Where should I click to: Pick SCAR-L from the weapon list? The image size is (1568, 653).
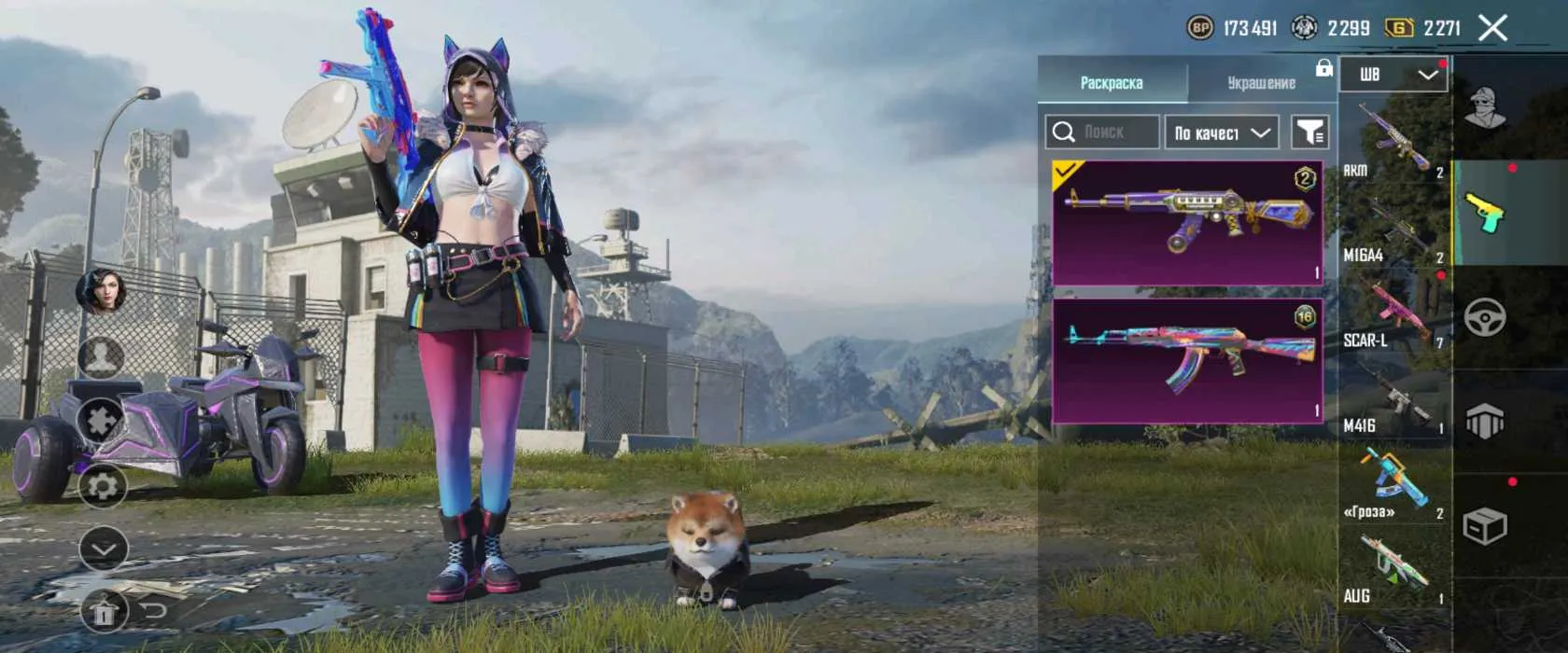(x=1394, y=313)
